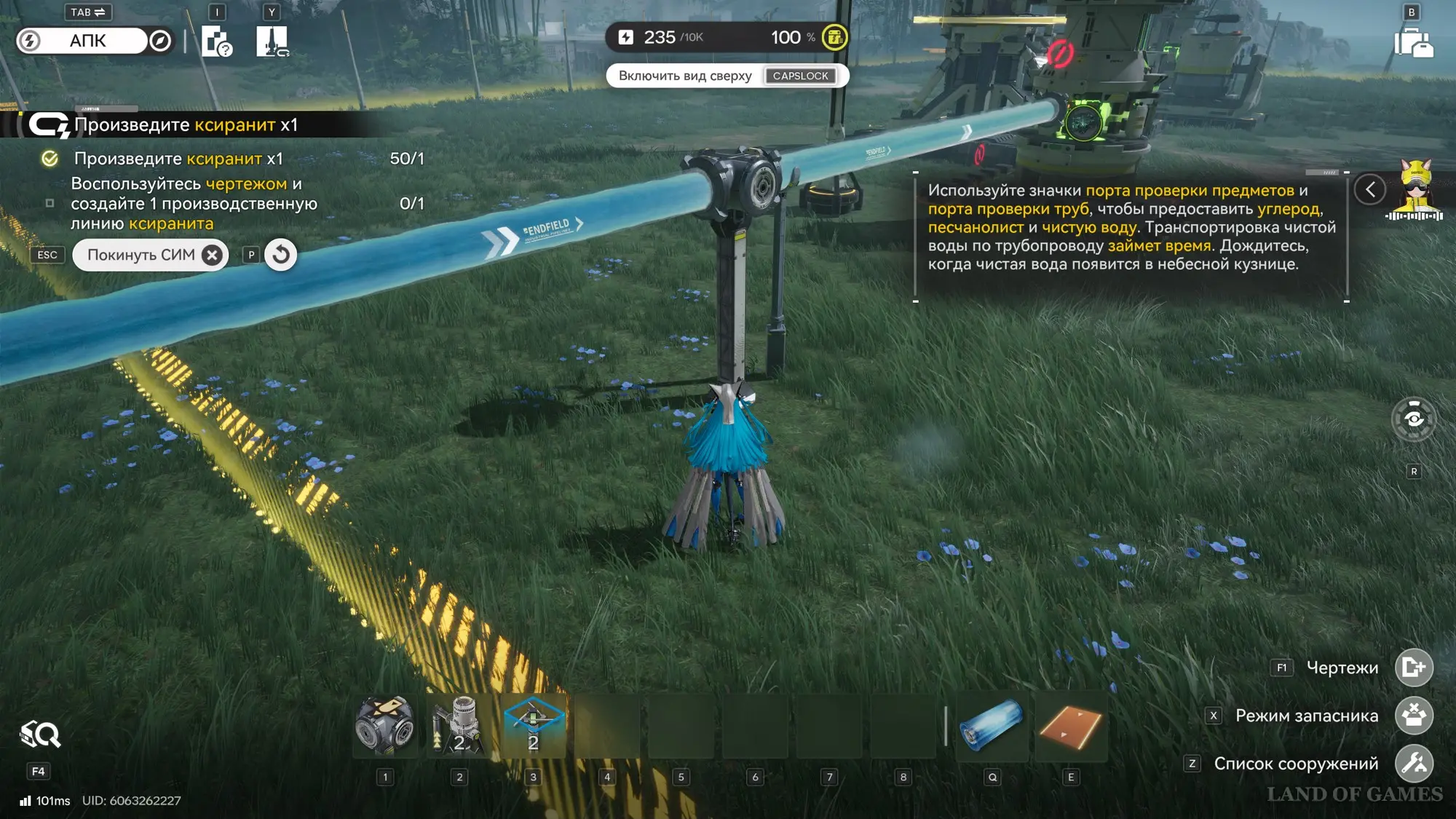
Task: Open the Список сооружений building list
Action: [1414, 764]
